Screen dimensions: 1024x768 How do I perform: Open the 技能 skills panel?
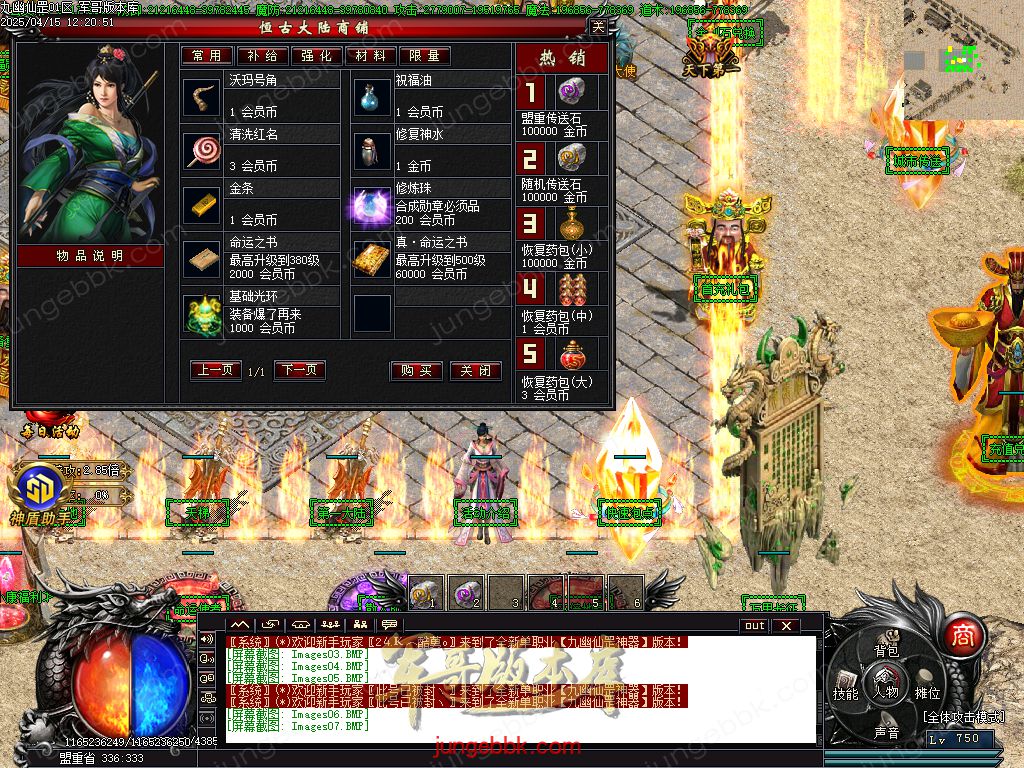(846, 693)
